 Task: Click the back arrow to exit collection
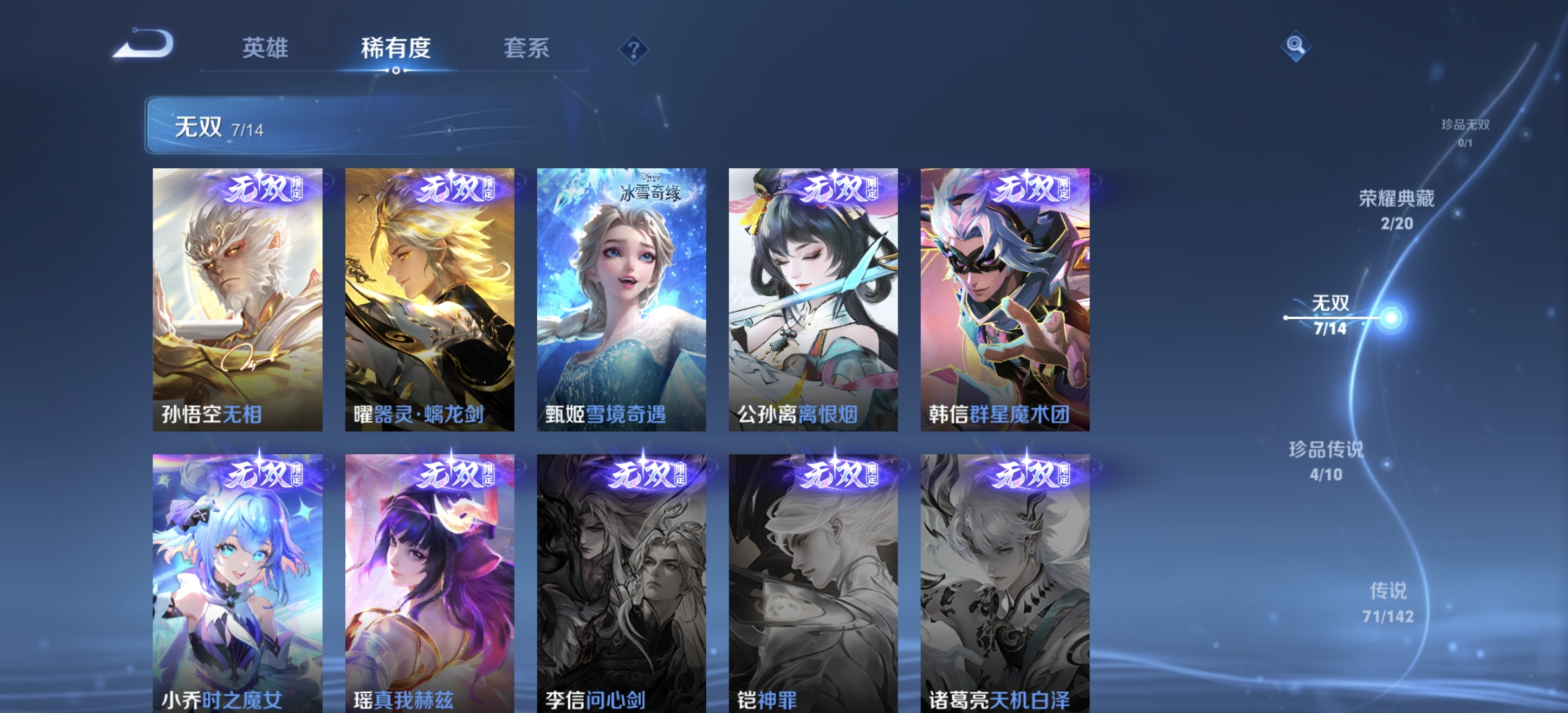(144, 44)
